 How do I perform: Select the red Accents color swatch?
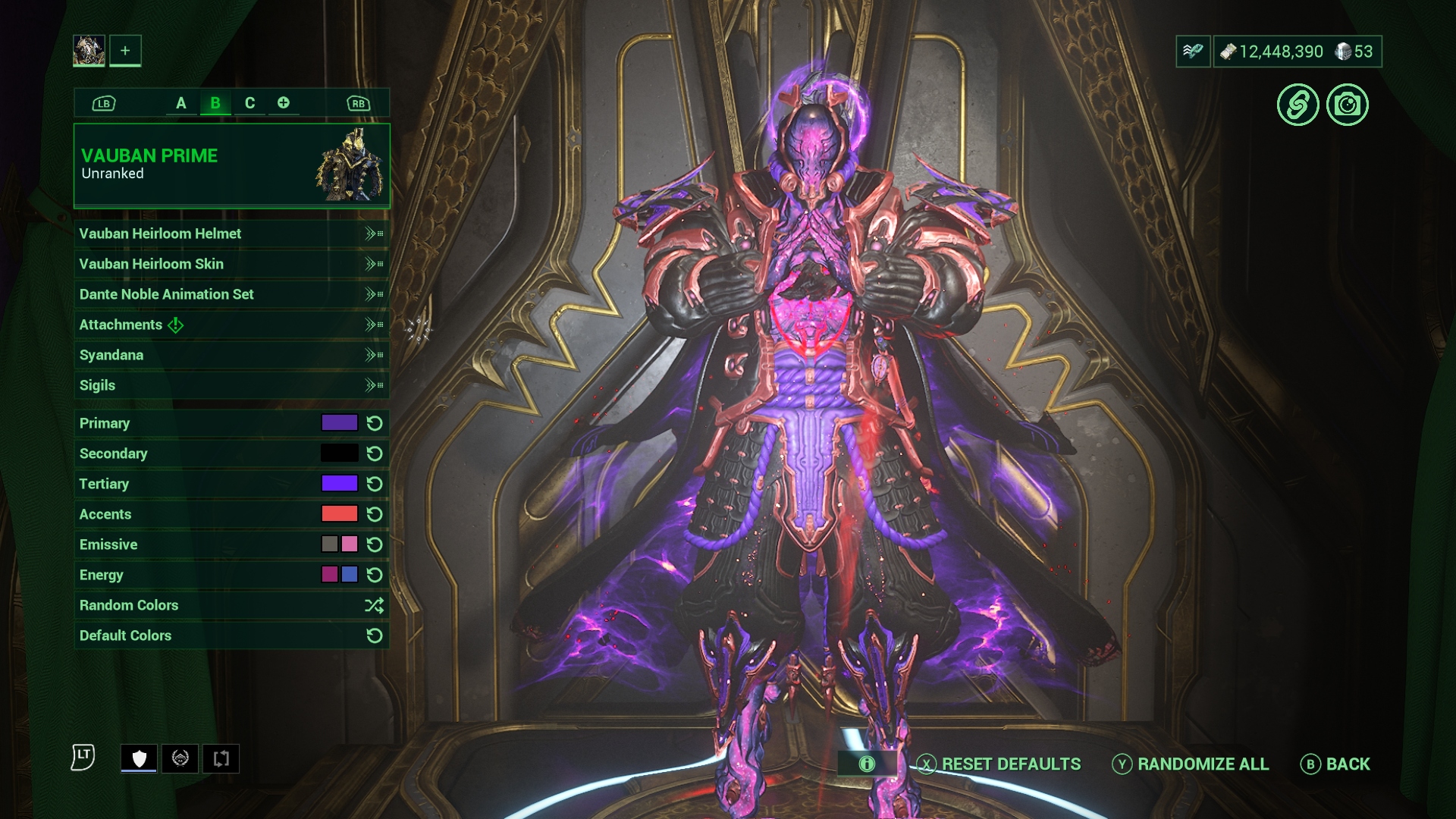pos(339,514)
